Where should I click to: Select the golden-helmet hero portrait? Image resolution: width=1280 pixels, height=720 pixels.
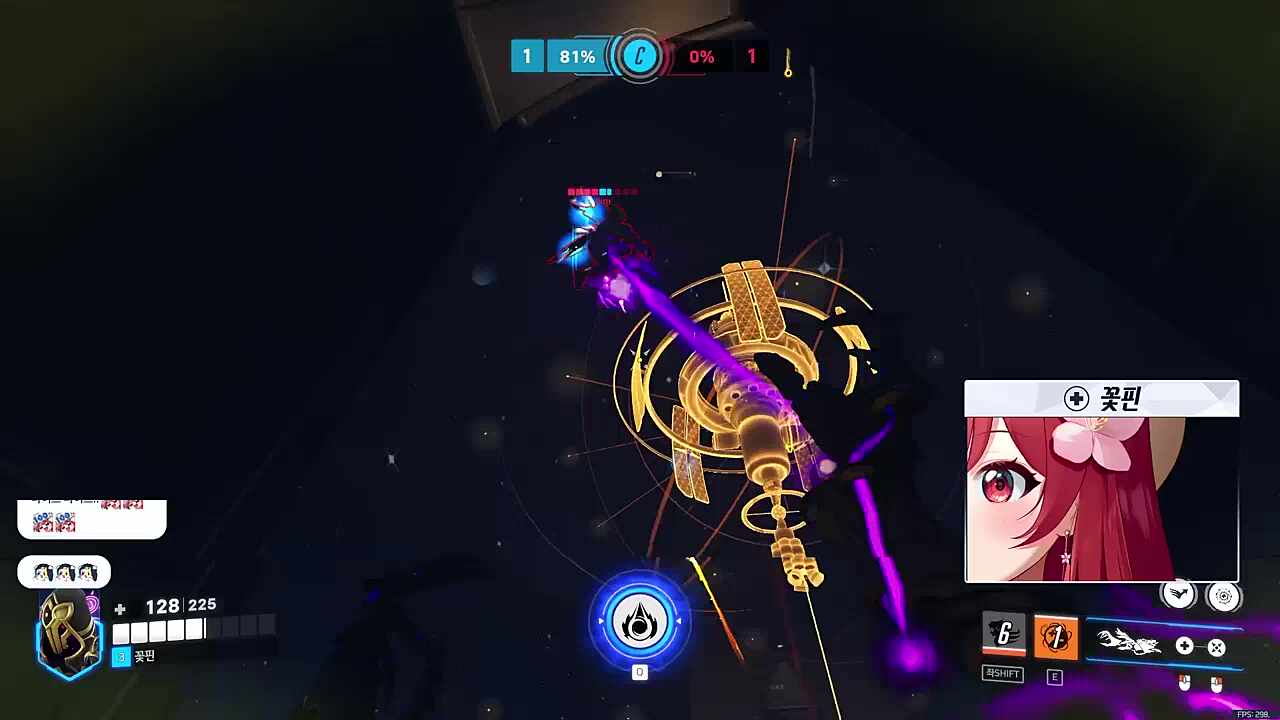point(69,633)
